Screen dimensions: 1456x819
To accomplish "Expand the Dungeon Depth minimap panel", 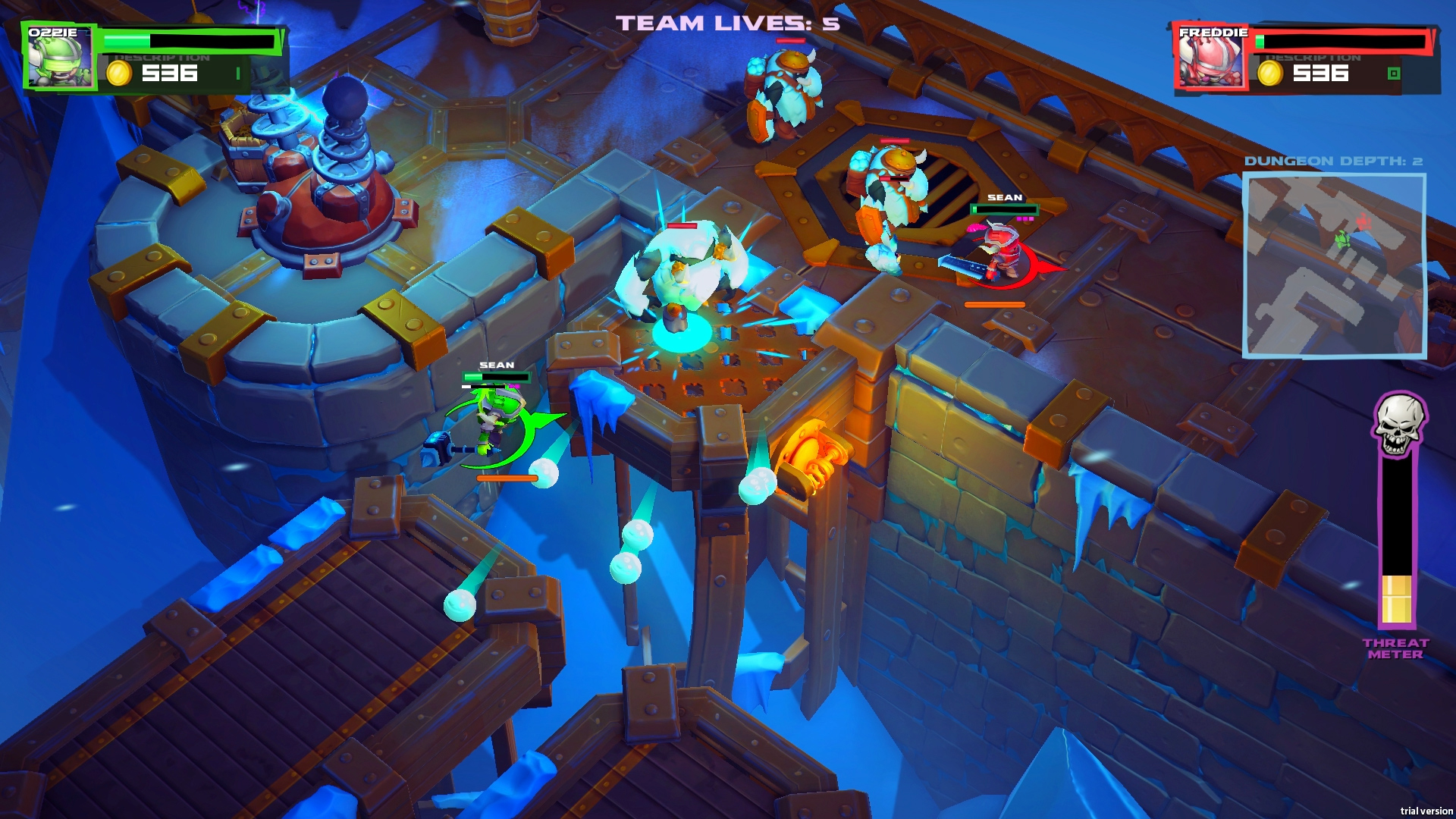I will pos(1336,265).
